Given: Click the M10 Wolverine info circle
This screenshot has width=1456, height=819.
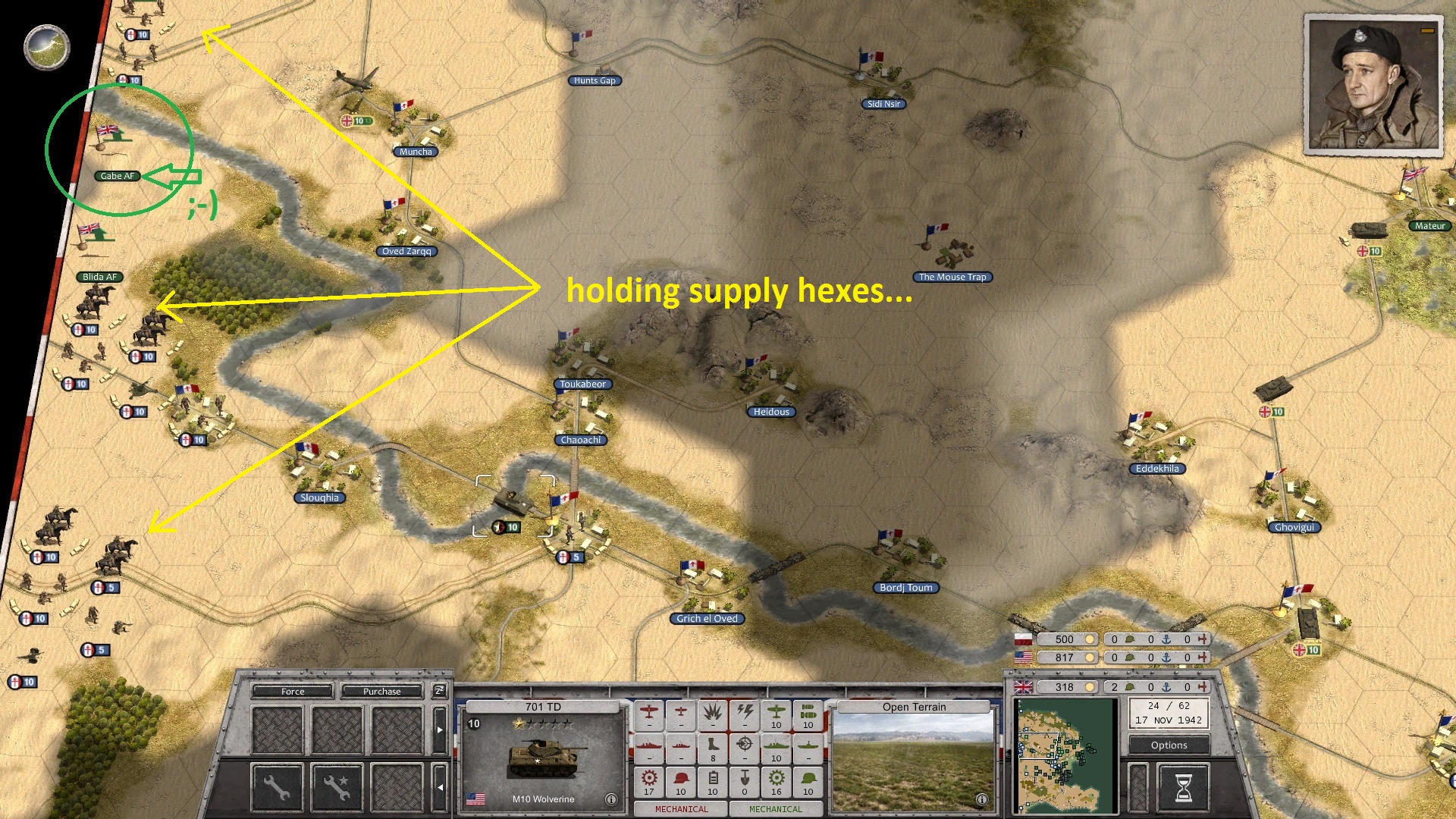Looking at the screenshot, I should (611, 799).
